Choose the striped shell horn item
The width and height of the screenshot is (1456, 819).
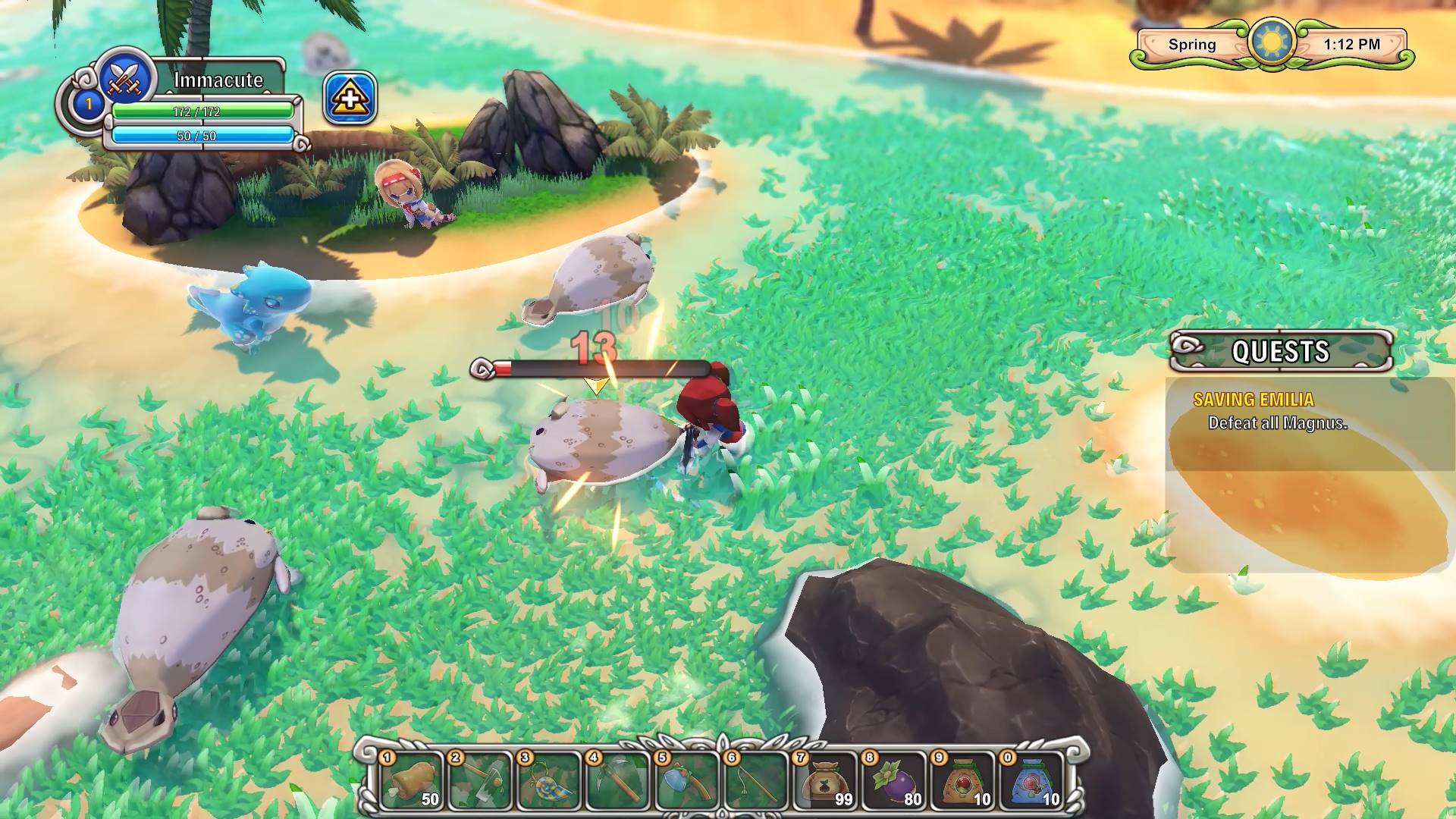click(x=548, y=779)
